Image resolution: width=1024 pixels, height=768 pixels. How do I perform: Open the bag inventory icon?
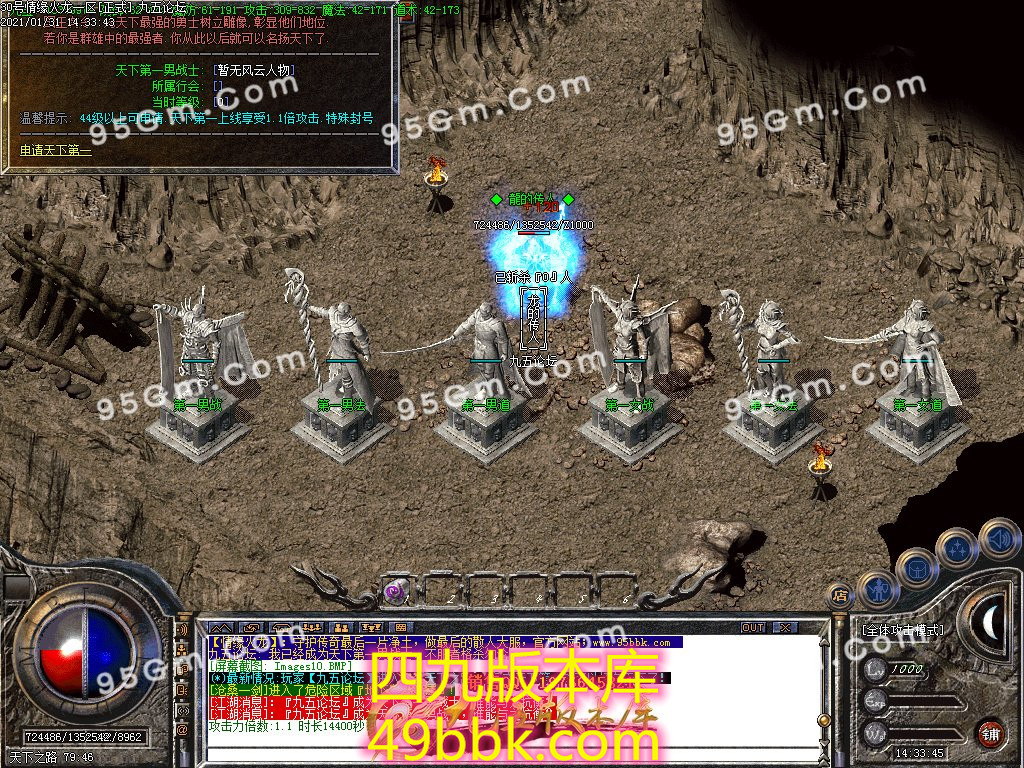pyautogui.click(x=916, y=568)
